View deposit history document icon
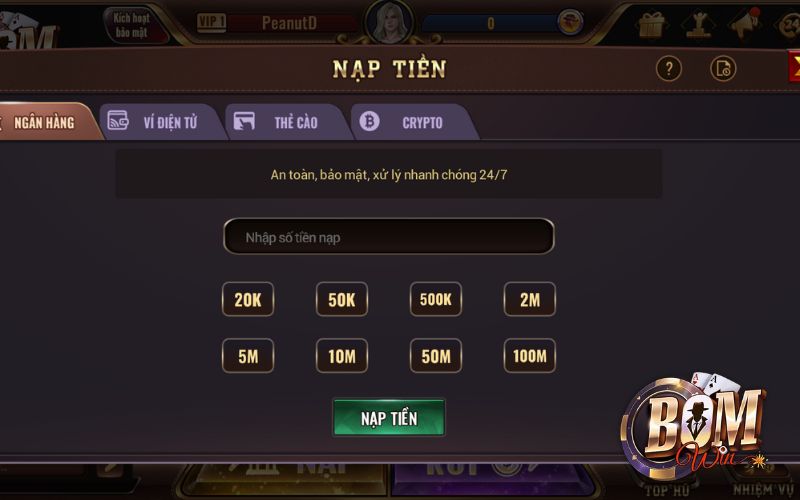Viewport: 800px width, 500px height. pyautogui.click(x=723, y=69)
